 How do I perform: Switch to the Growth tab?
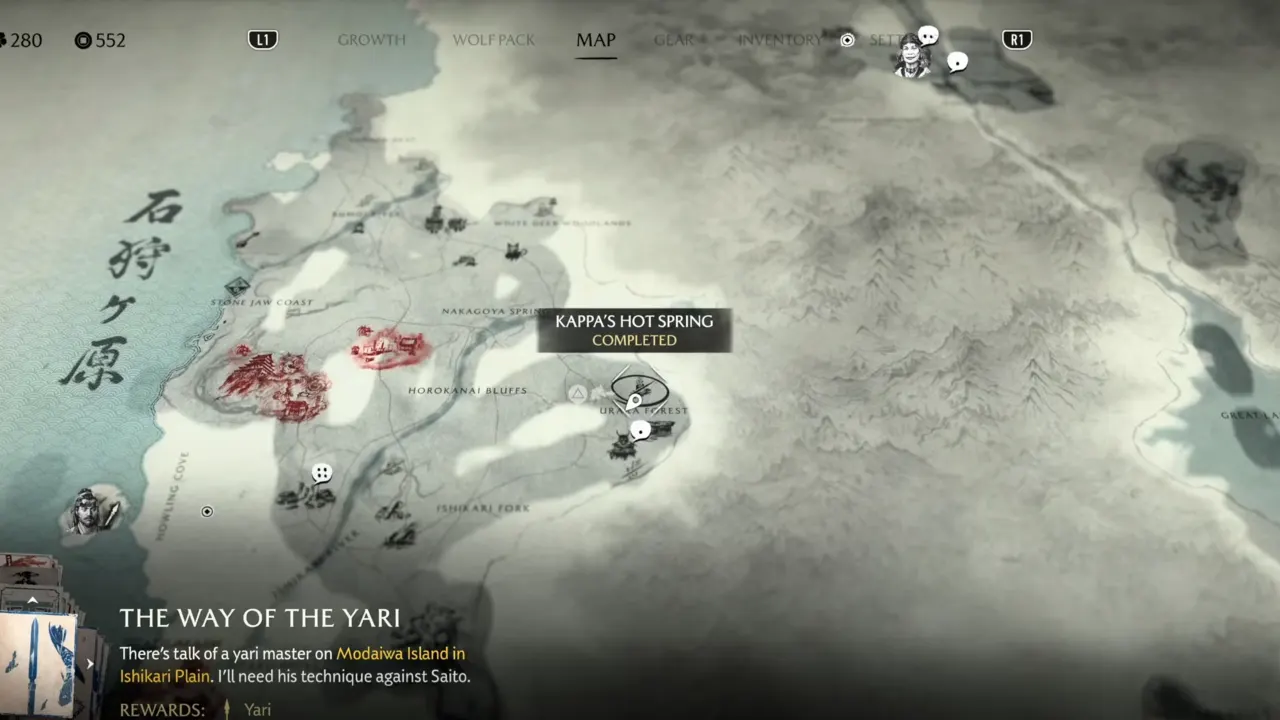[x=371, y=40]
